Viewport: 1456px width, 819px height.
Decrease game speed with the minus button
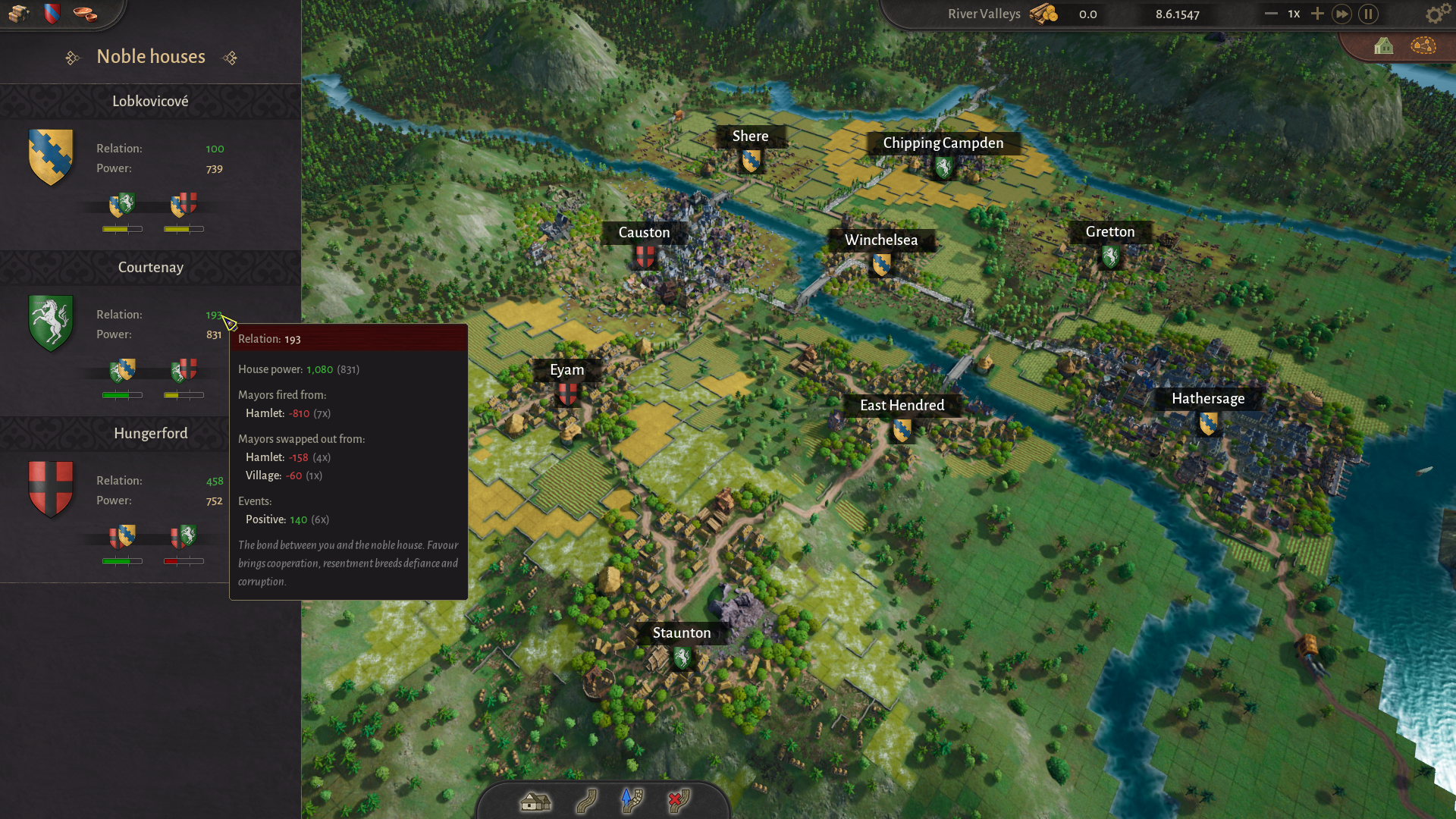pos(1271,14)
